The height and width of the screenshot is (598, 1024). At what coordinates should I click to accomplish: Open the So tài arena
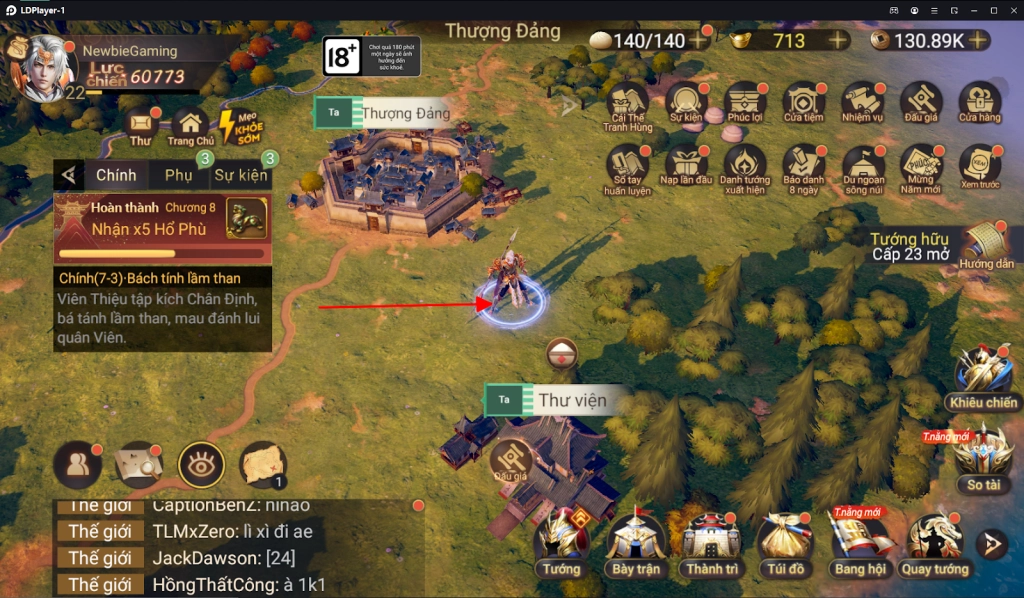pyautogui.click(x=983, y=457)
